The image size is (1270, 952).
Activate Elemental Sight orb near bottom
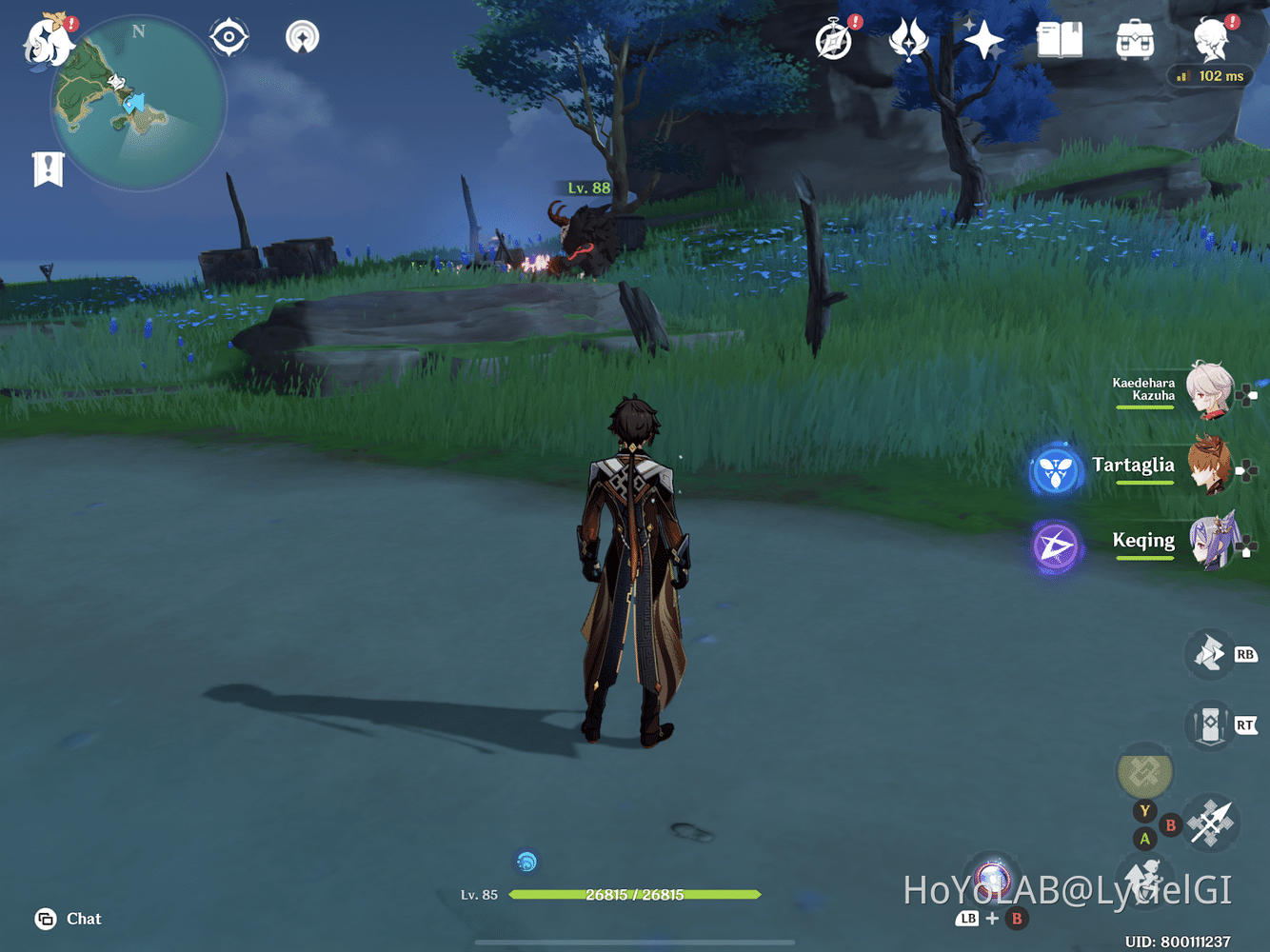click(526, 862)
